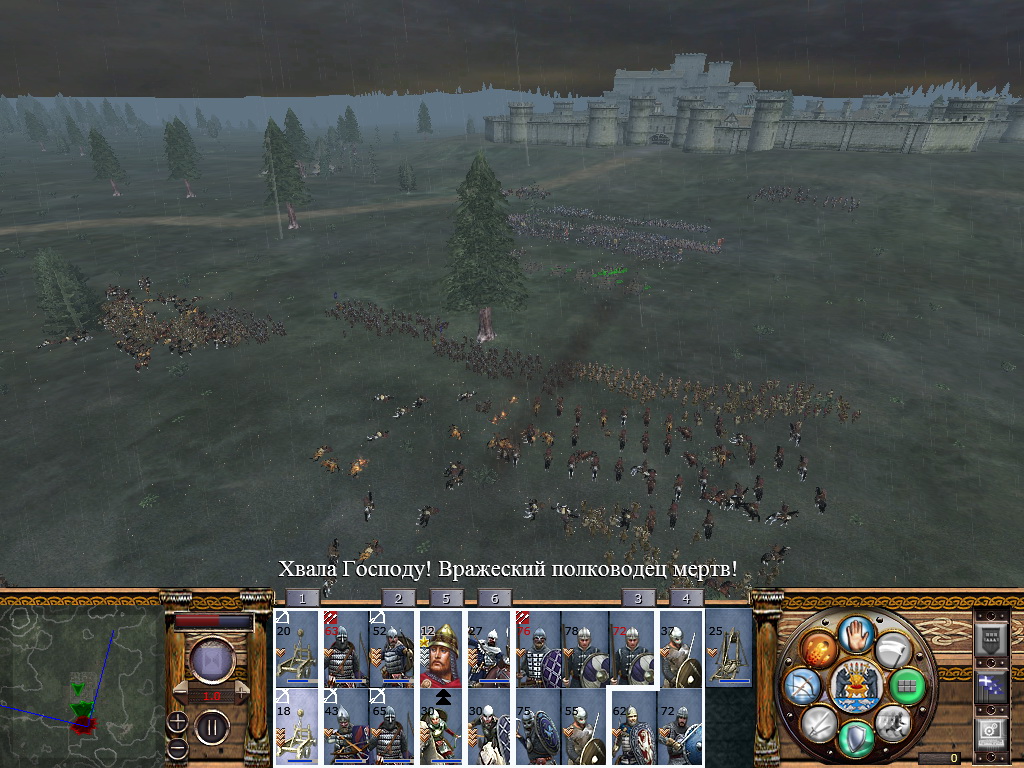
Task: Toggle flaming ammunition fireball icon
Action: tap(819, 650)
